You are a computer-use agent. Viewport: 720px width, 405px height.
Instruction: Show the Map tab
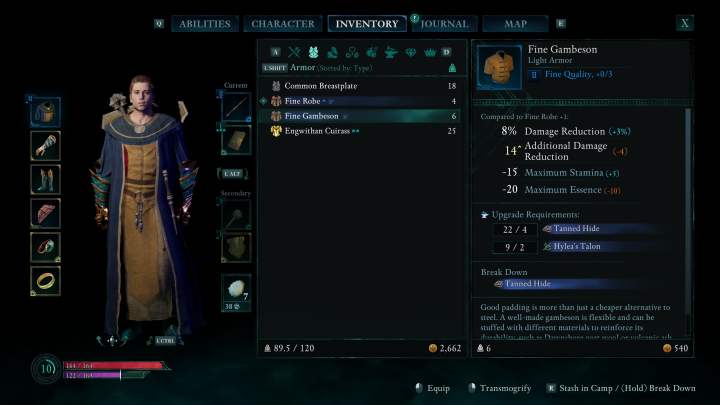coord(515,24)
